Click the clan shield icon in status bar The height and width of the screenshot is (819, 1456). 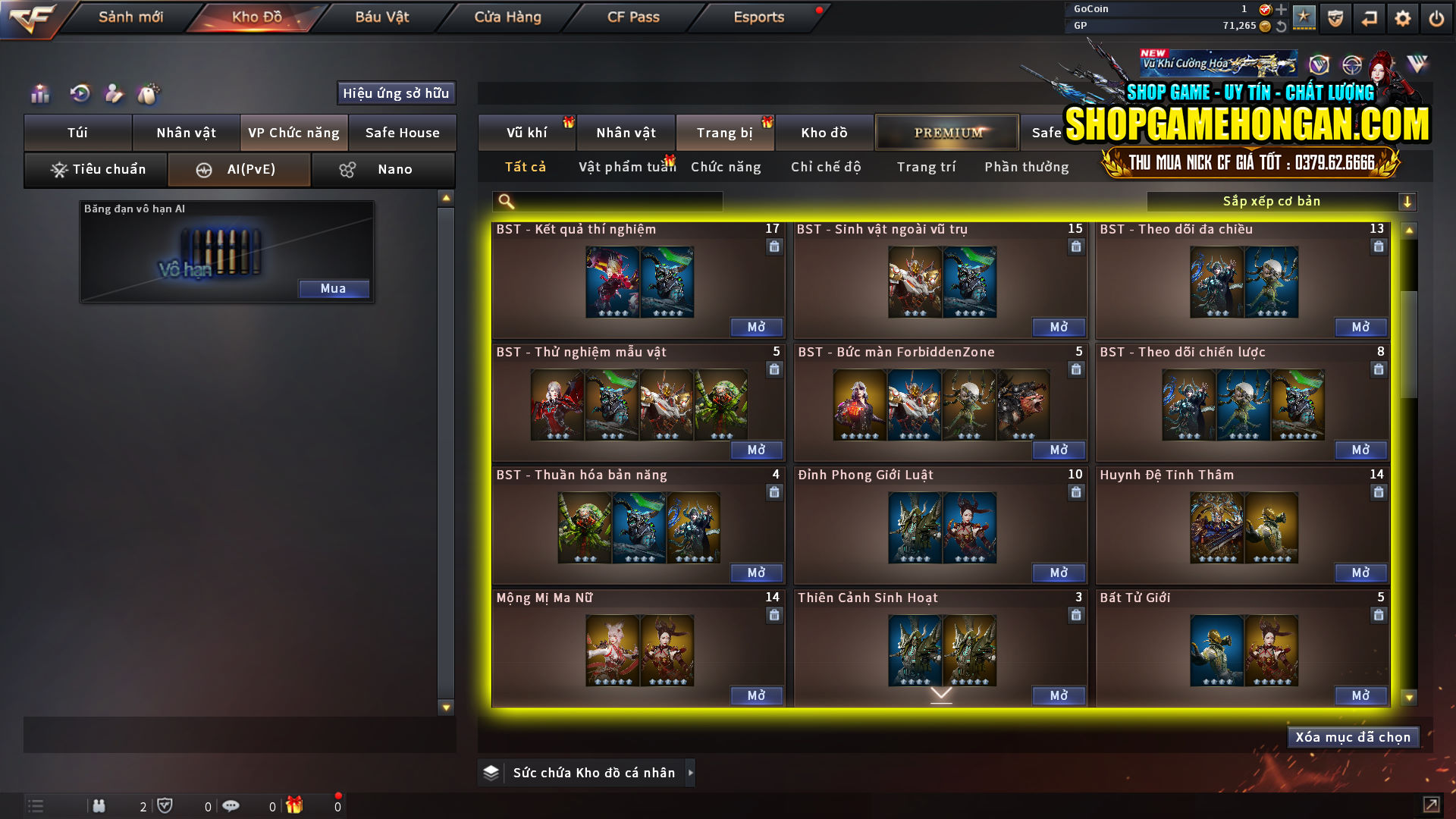coord(167,805)
